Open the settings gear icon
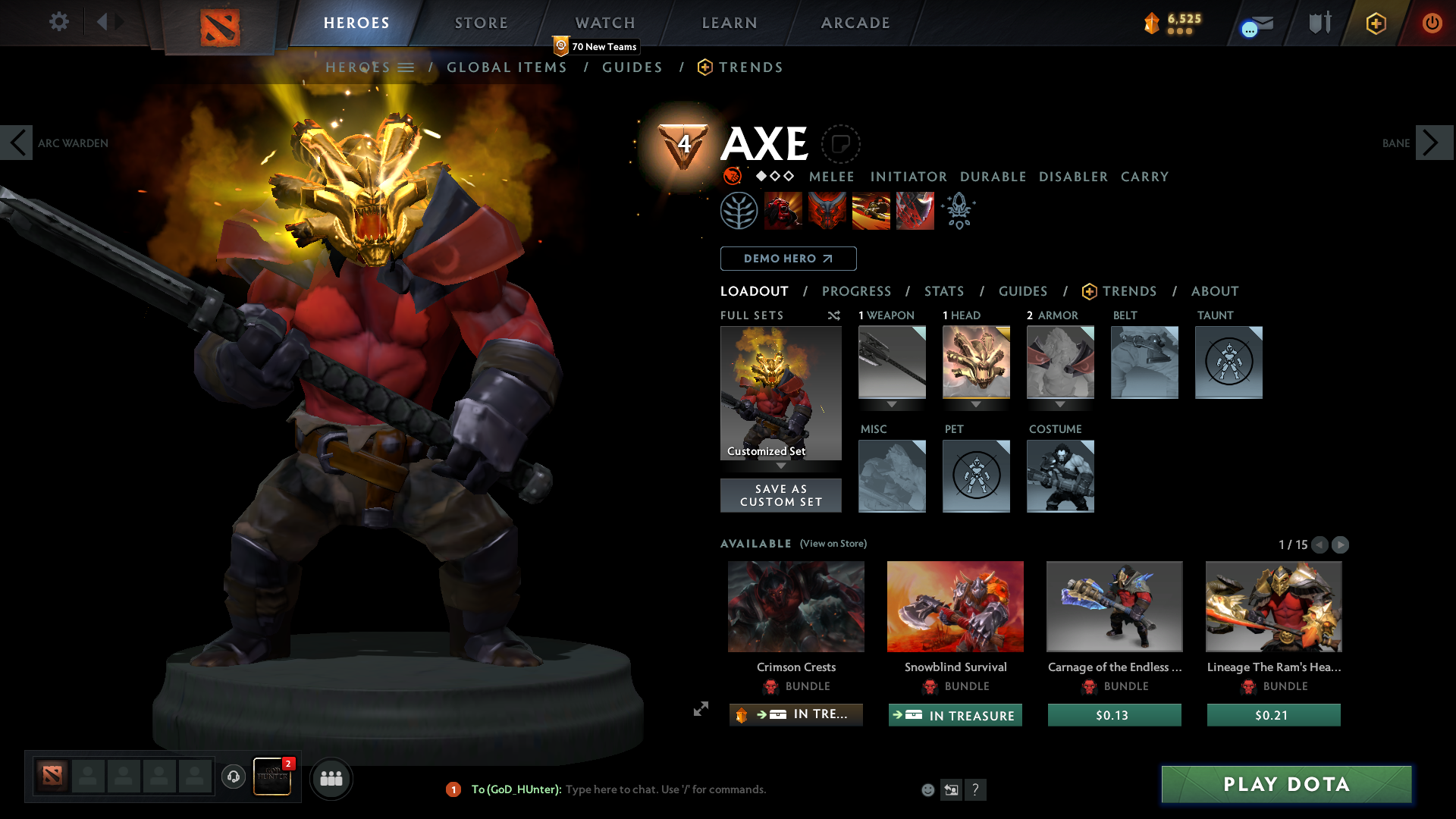This screenshot has width=1456, height=819. pyautogui.click(x=58, y=22)
